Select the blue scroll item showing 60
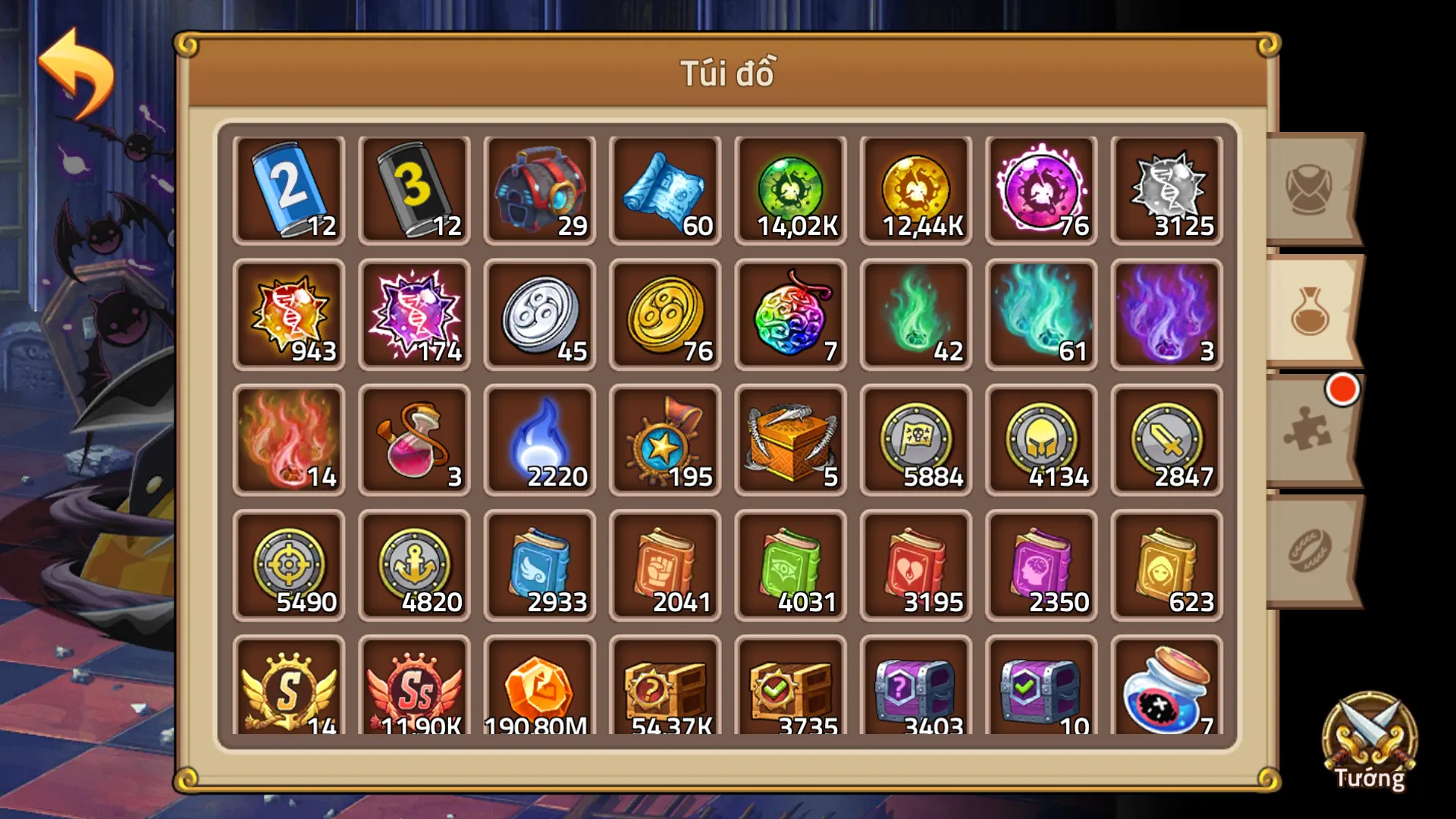Viewport: 1456px width, 819px height. [x=665, y=190]
